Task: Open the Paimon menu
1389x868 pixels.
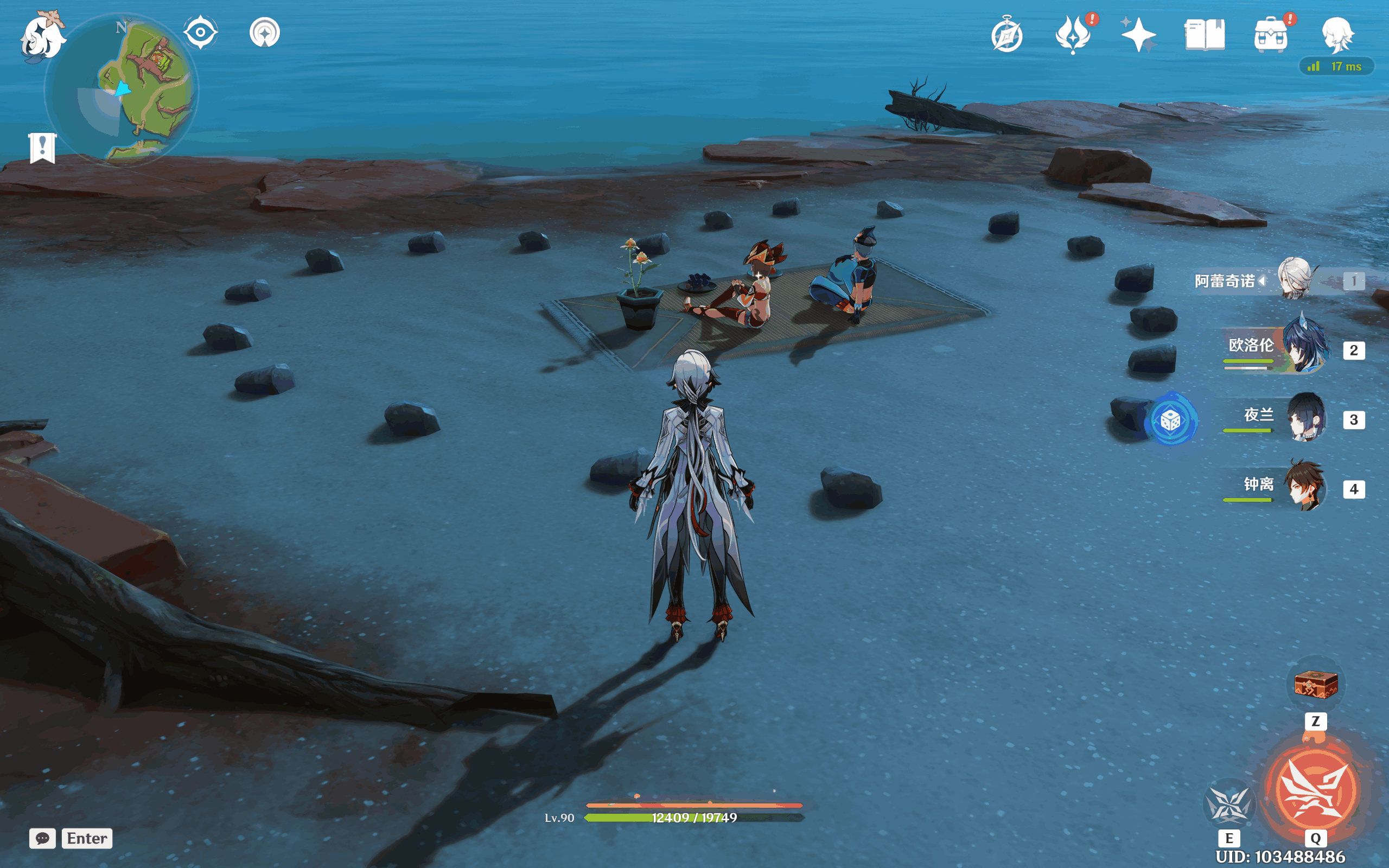Action: [x=41, y=37]
